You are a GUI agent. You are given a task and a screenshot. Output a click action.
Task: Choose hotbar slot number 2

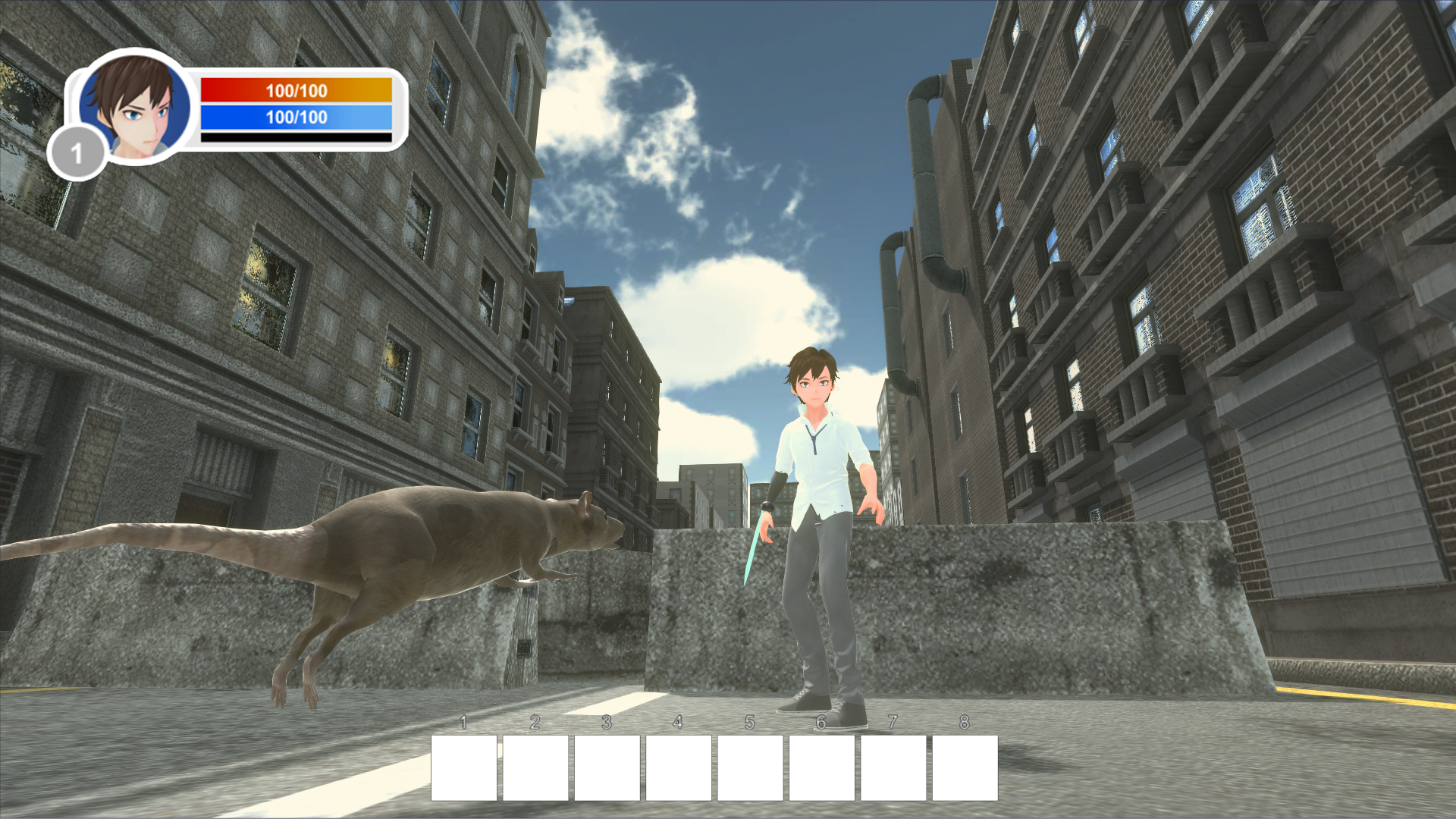[535, 767]
